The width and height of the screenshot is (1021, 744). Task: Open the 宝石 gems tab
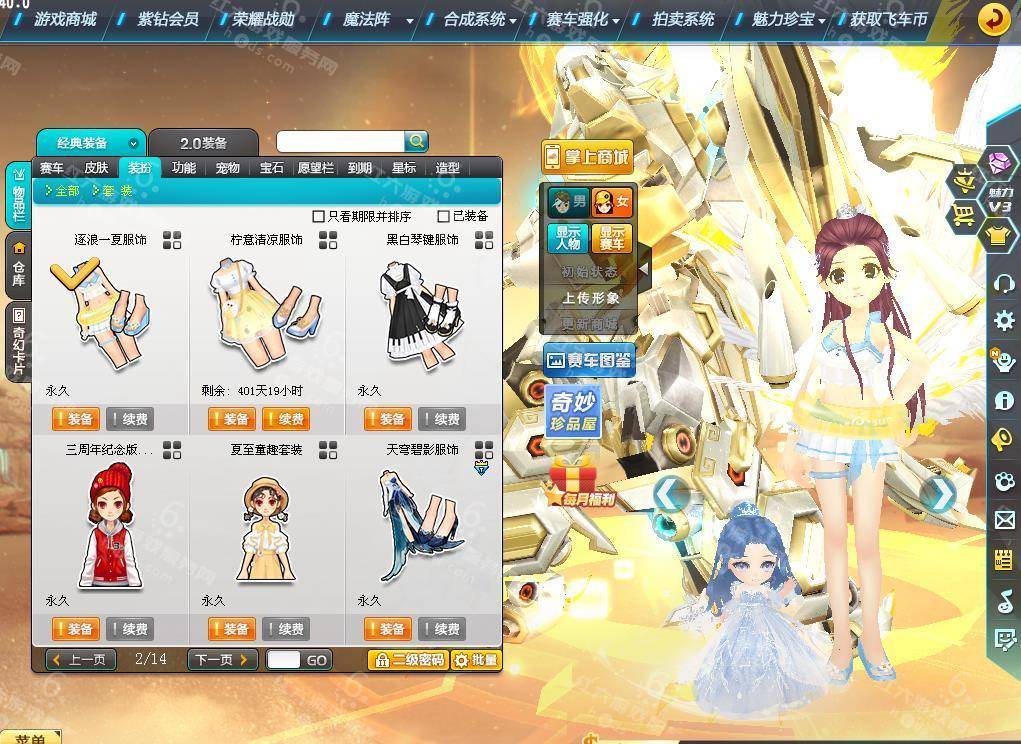[x=271, y=168]
